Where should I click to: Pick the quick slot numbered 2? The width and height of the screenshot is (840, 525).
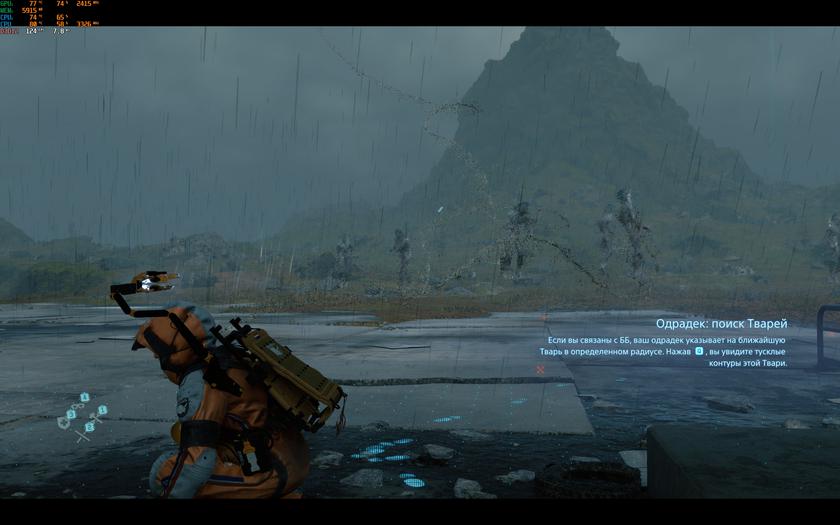[88, 428]
